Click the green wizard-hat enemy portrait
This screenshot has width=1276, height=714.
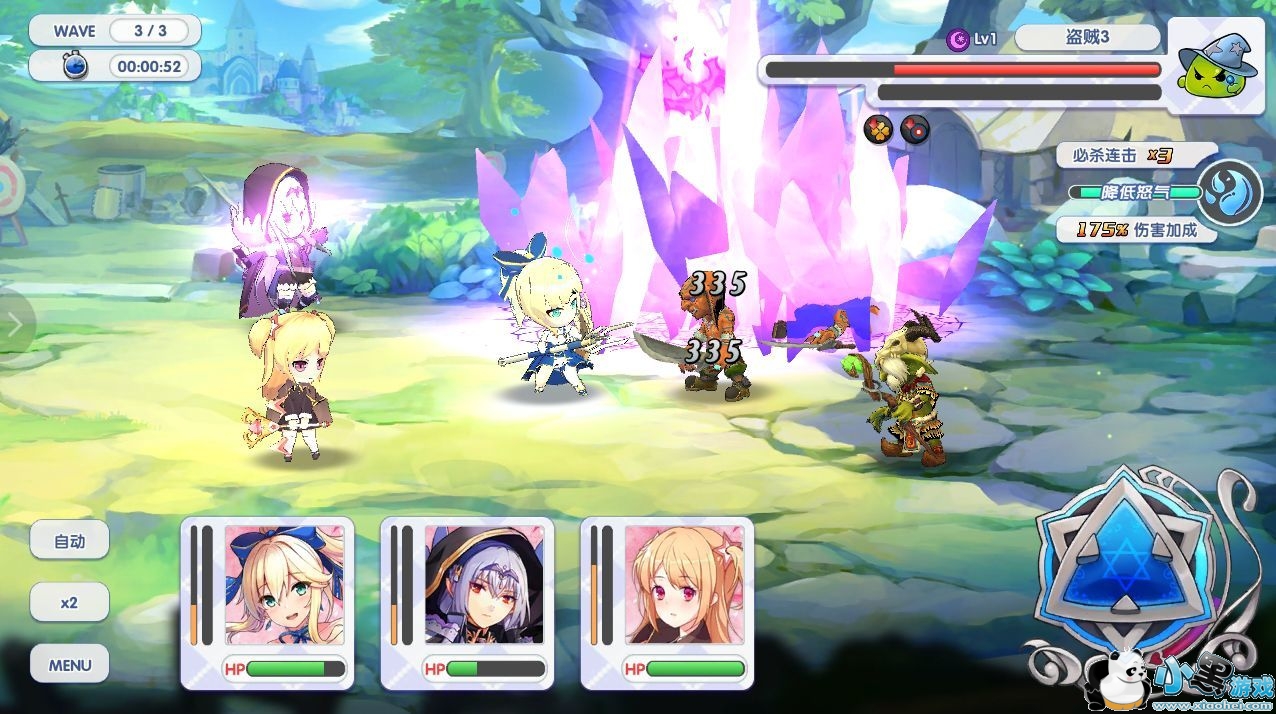point(1214,63)
